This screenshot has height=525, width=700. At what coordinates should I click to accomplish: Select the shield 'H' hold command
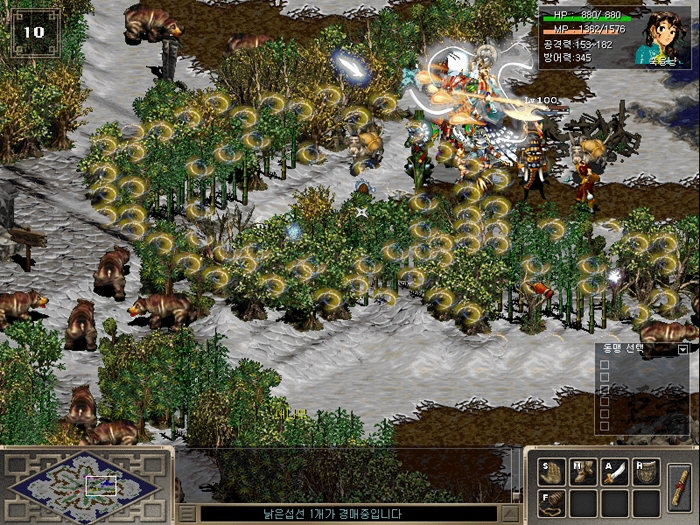pyautogui.click(x=646, y=472)
